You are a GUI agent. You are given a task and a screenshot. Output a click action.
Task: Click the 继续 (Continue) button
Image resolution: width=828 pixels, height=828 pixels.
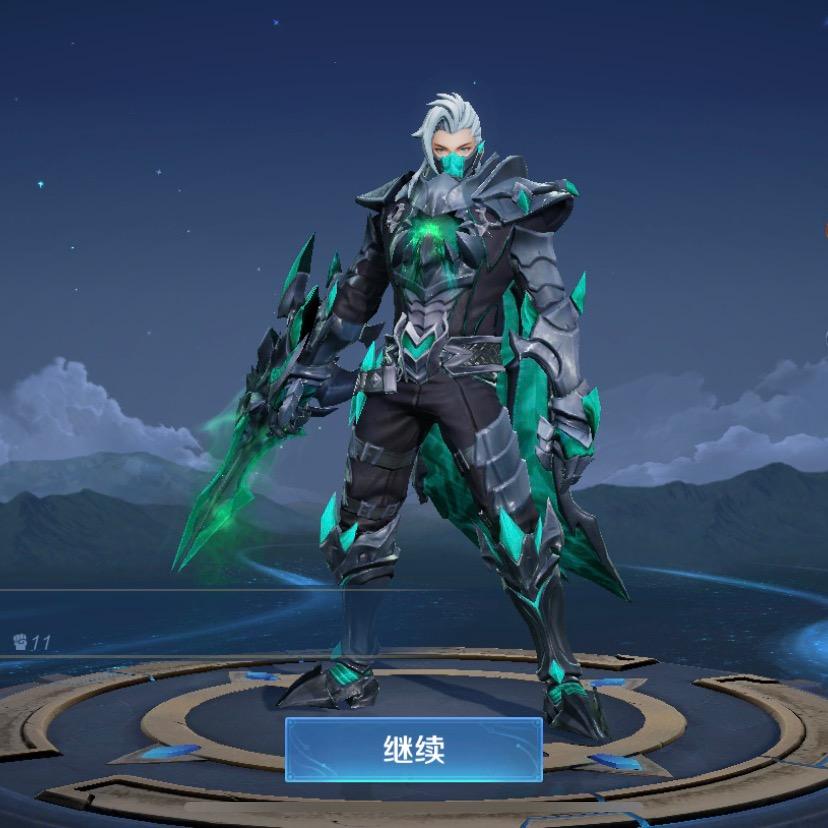(414, 749)
